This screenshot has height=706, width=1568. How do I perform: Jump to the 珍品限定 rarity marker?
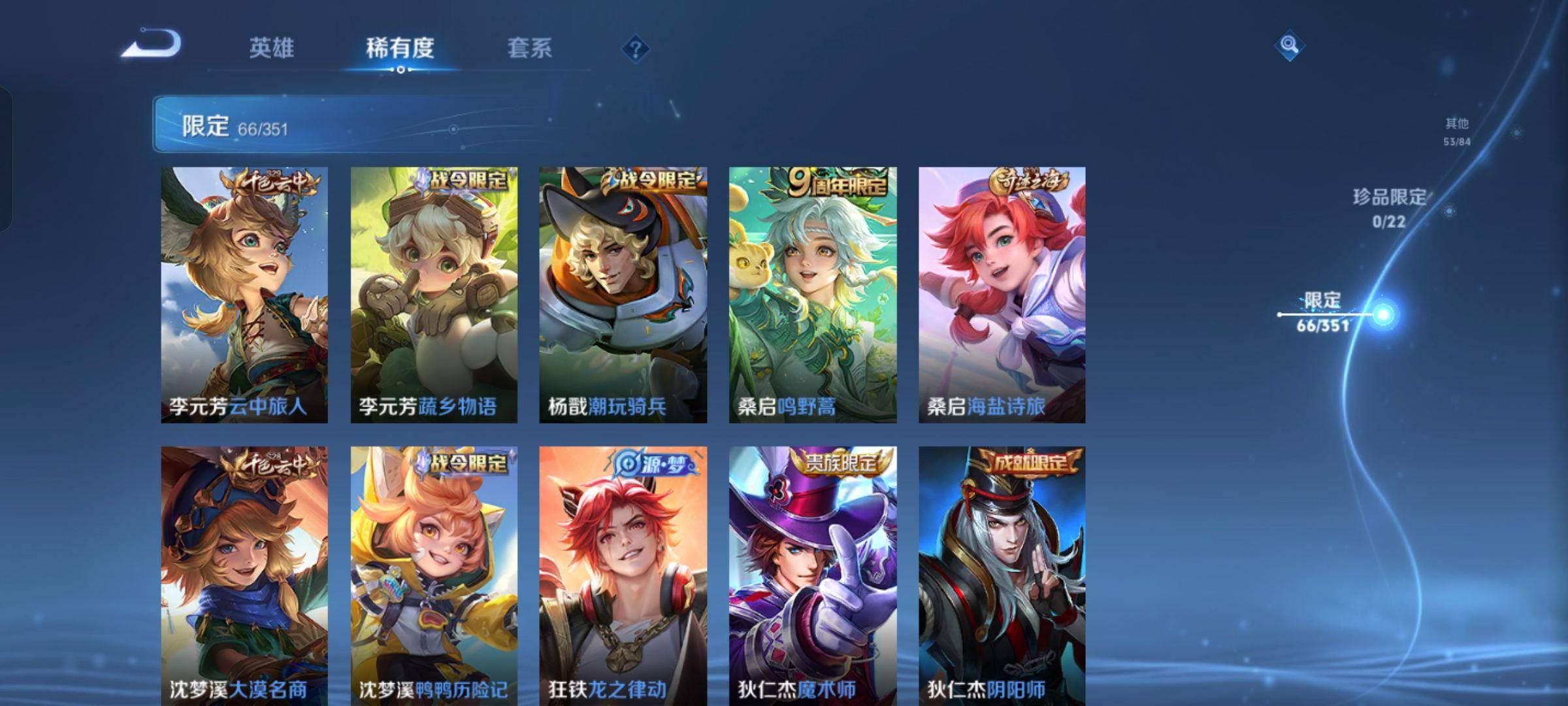click(1389, 208)
